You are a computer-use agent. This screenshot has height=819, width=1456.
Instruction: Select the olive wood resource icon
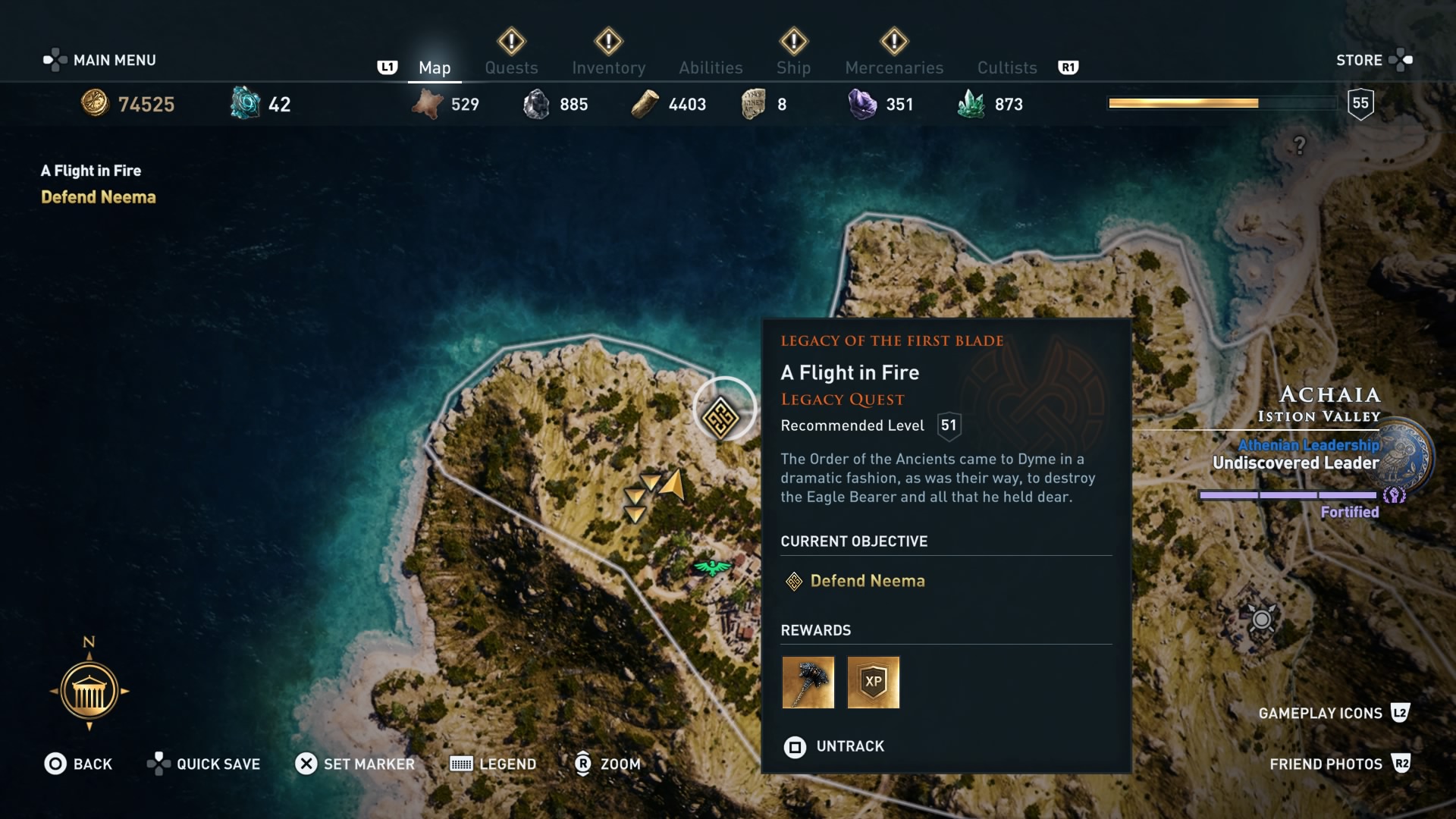click(x=645, y=104)
